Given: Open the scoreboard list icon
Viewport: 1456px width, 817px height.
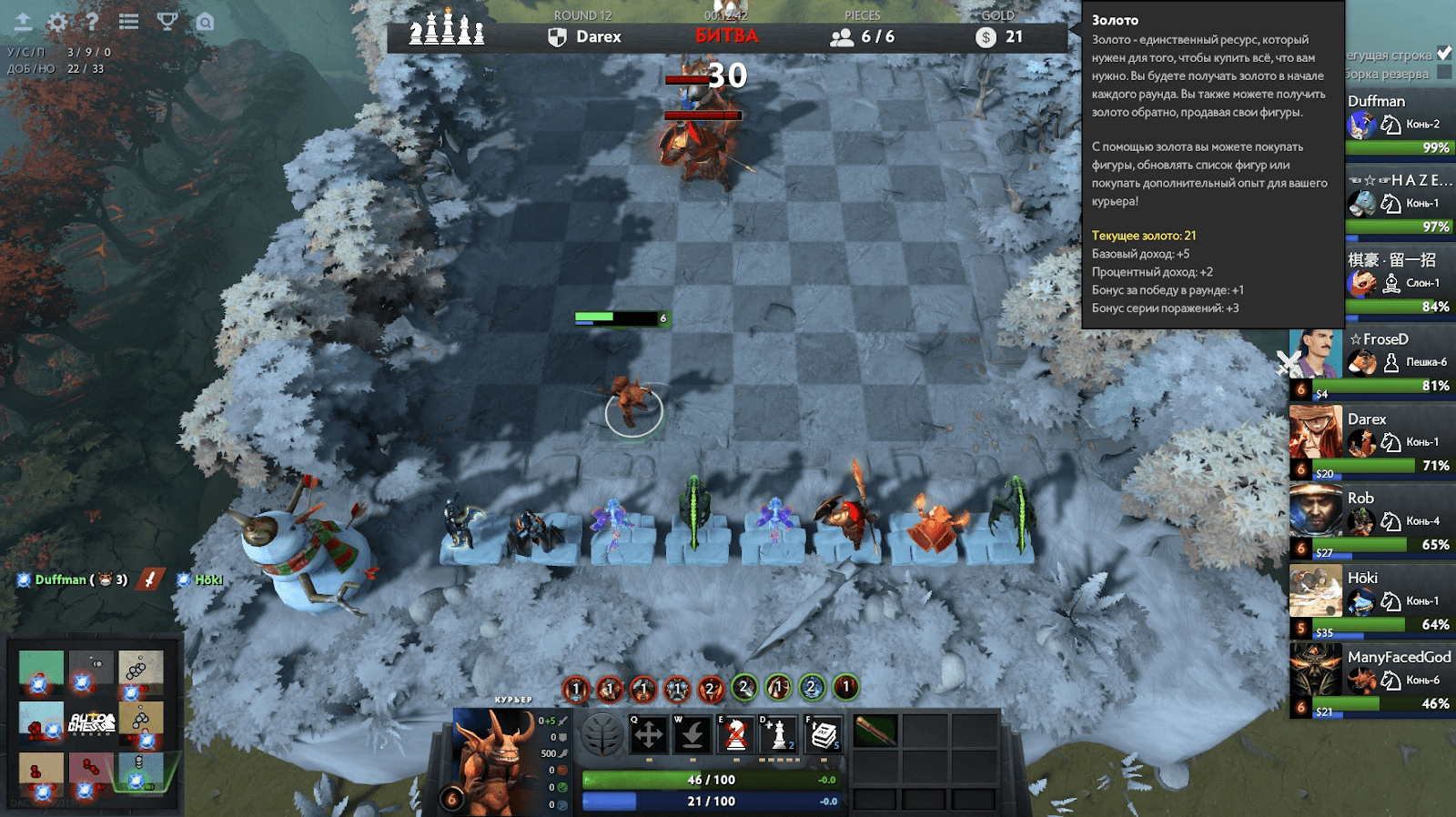Looking at the screenshot, I should point(129,22).
